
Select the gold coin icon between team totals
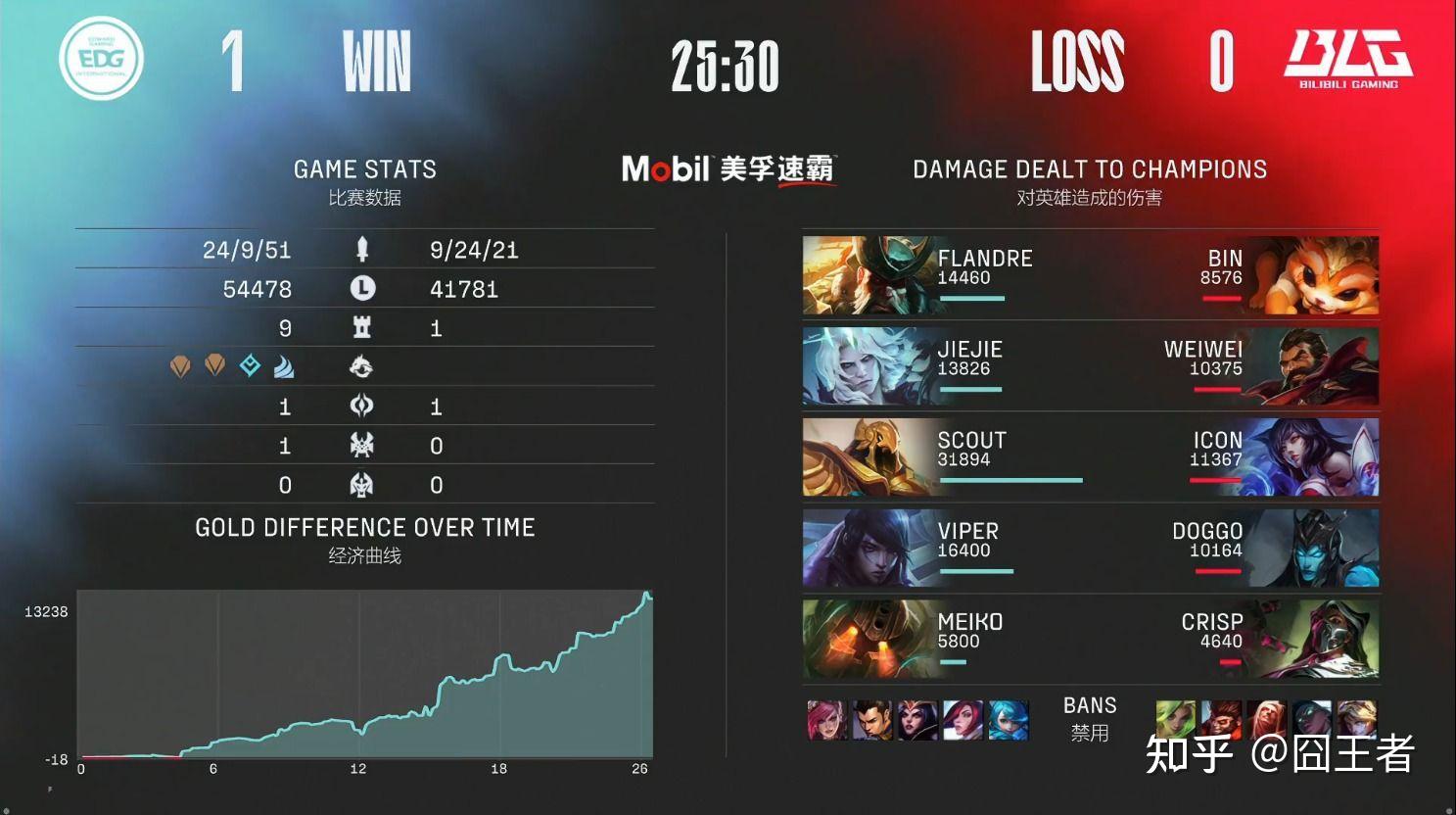(x=364, y=288)
